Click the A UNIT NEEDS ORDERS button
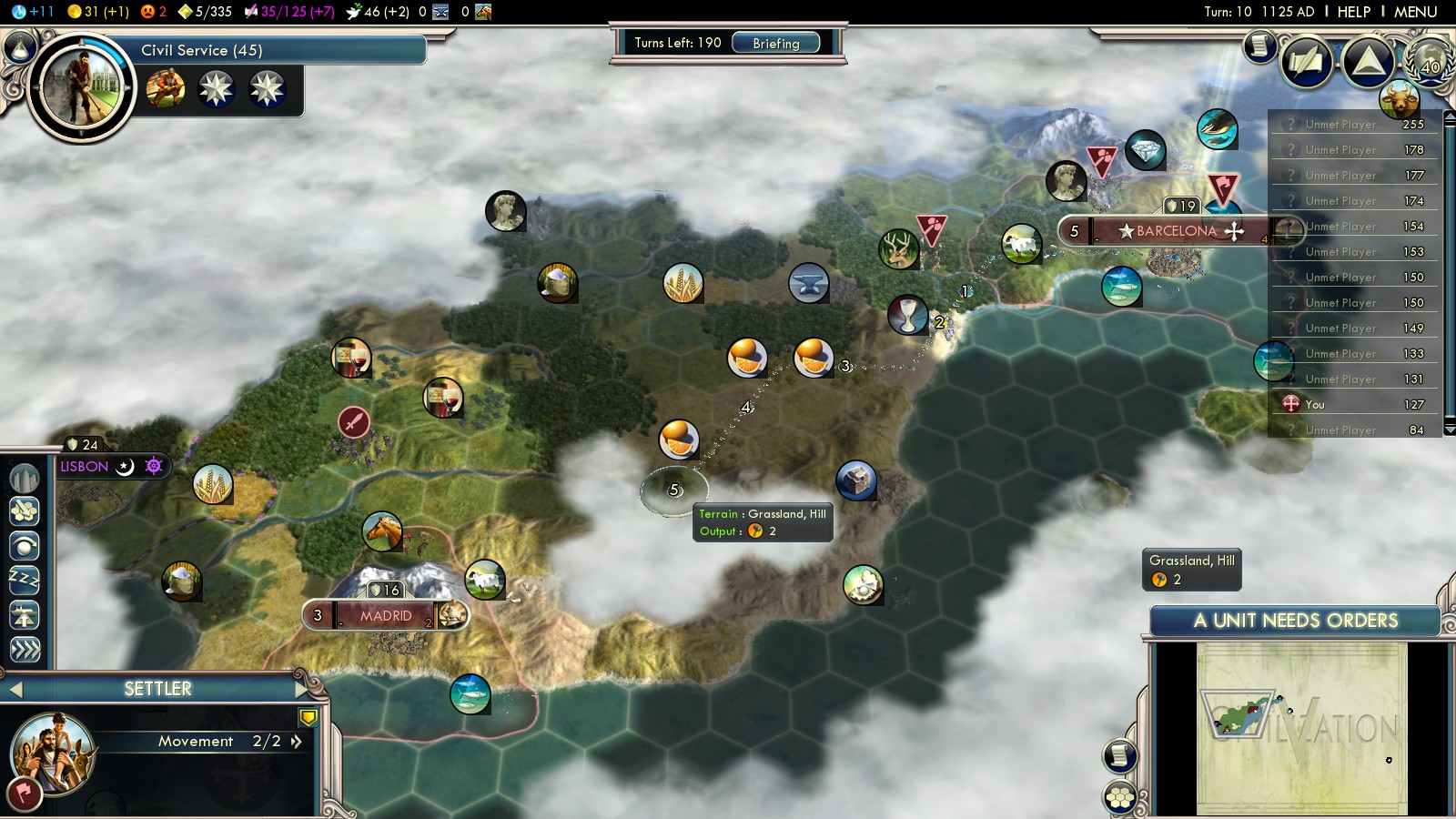 tap(1295, 621)
